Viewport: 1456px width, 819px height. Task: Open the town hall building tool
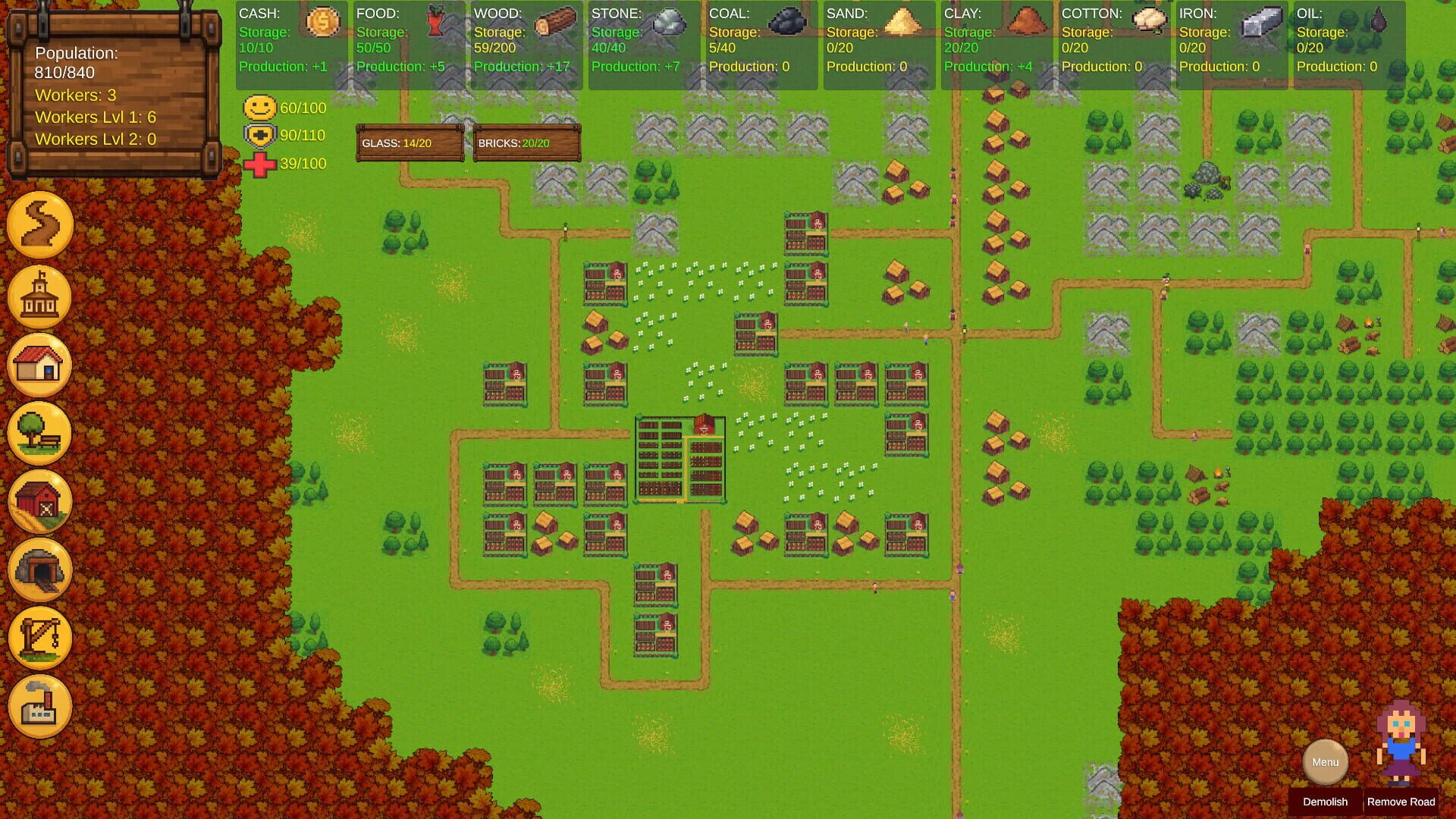coord(40,296)
